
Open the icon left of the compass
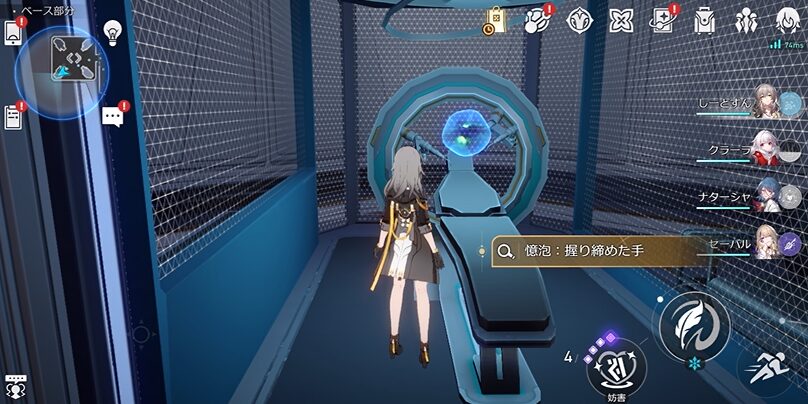point(538,20)
